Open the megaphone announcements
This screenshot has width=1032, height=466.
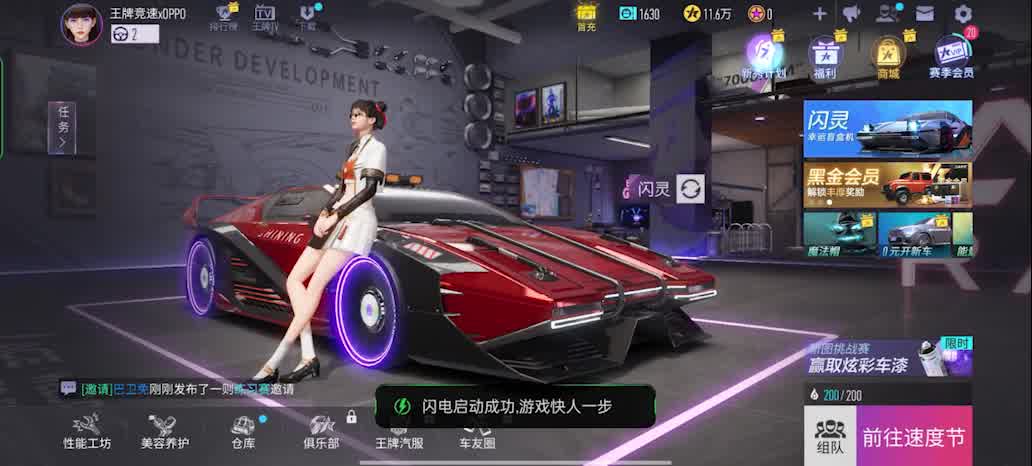(x=851, y=14)
